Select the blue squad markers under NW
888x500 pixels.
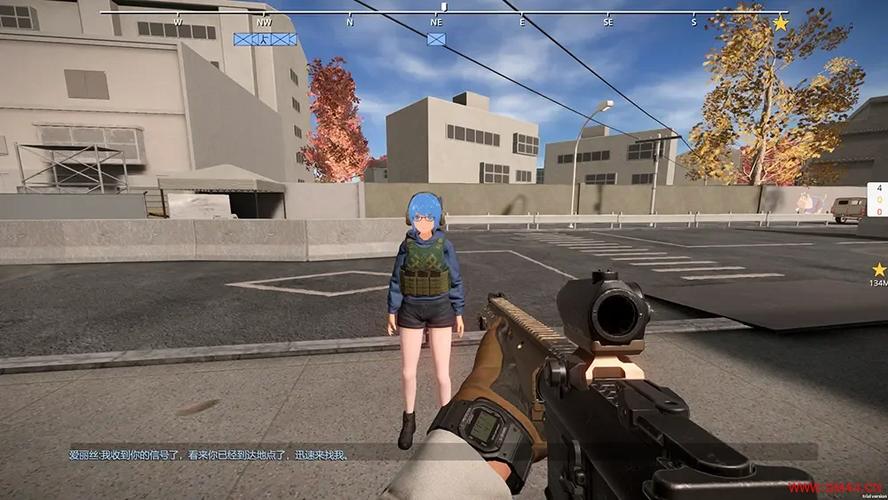click(x=265, y=39)
